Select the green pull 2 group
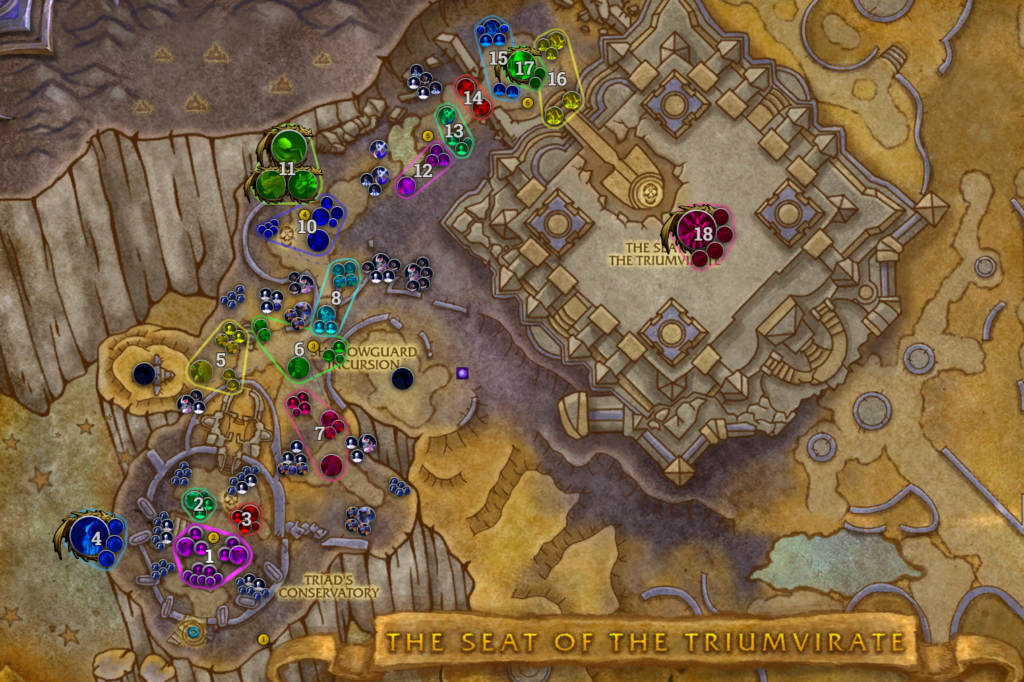This screenshot has width=1024, height=682. point(198,504)
